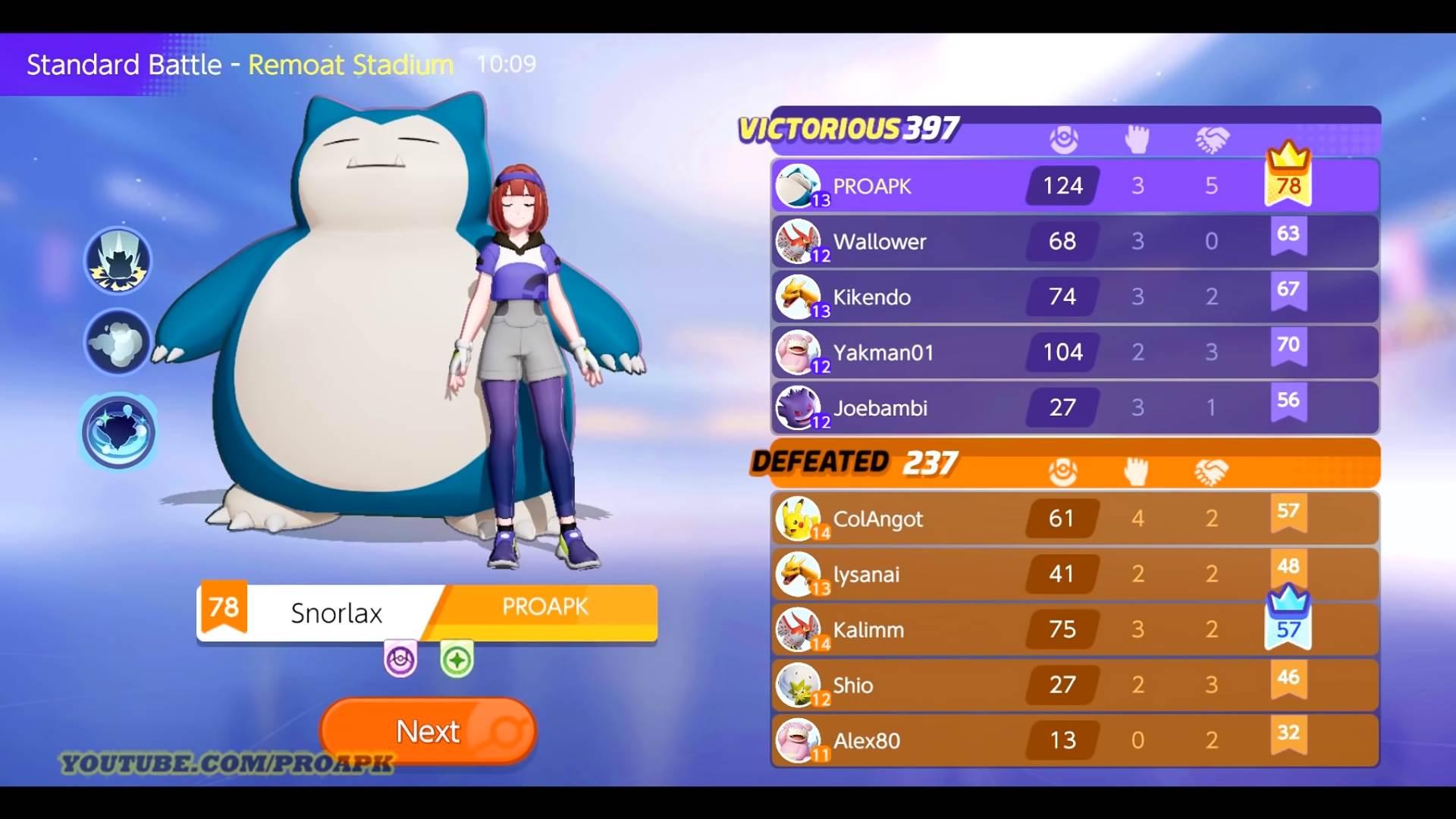Click the purple held item icon below Snorlax
Image resolution: width=1456 pixels, height=819 pixels.
tap(400, 659)
